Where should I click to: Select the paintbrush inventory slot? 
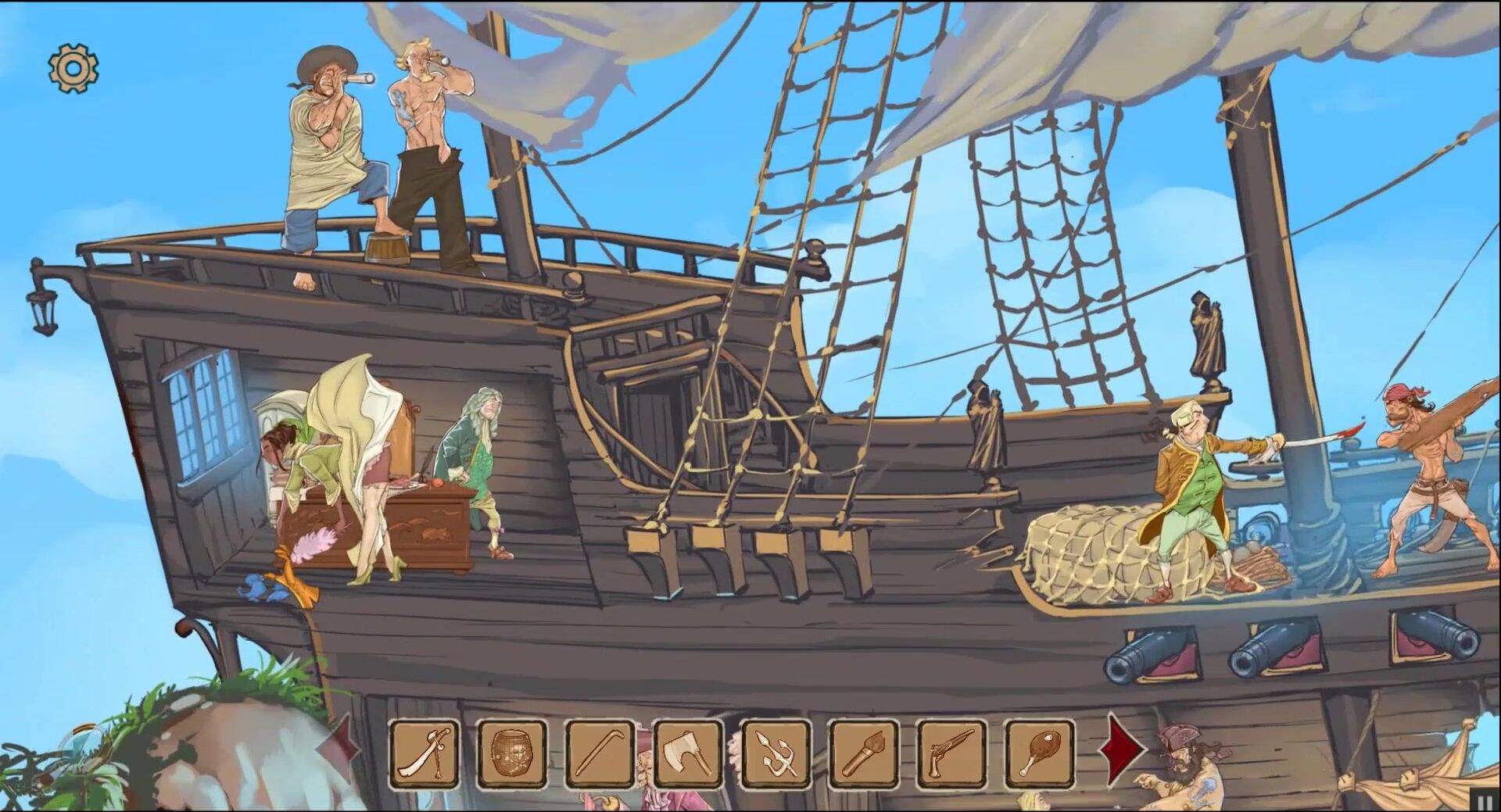[864, 754]
